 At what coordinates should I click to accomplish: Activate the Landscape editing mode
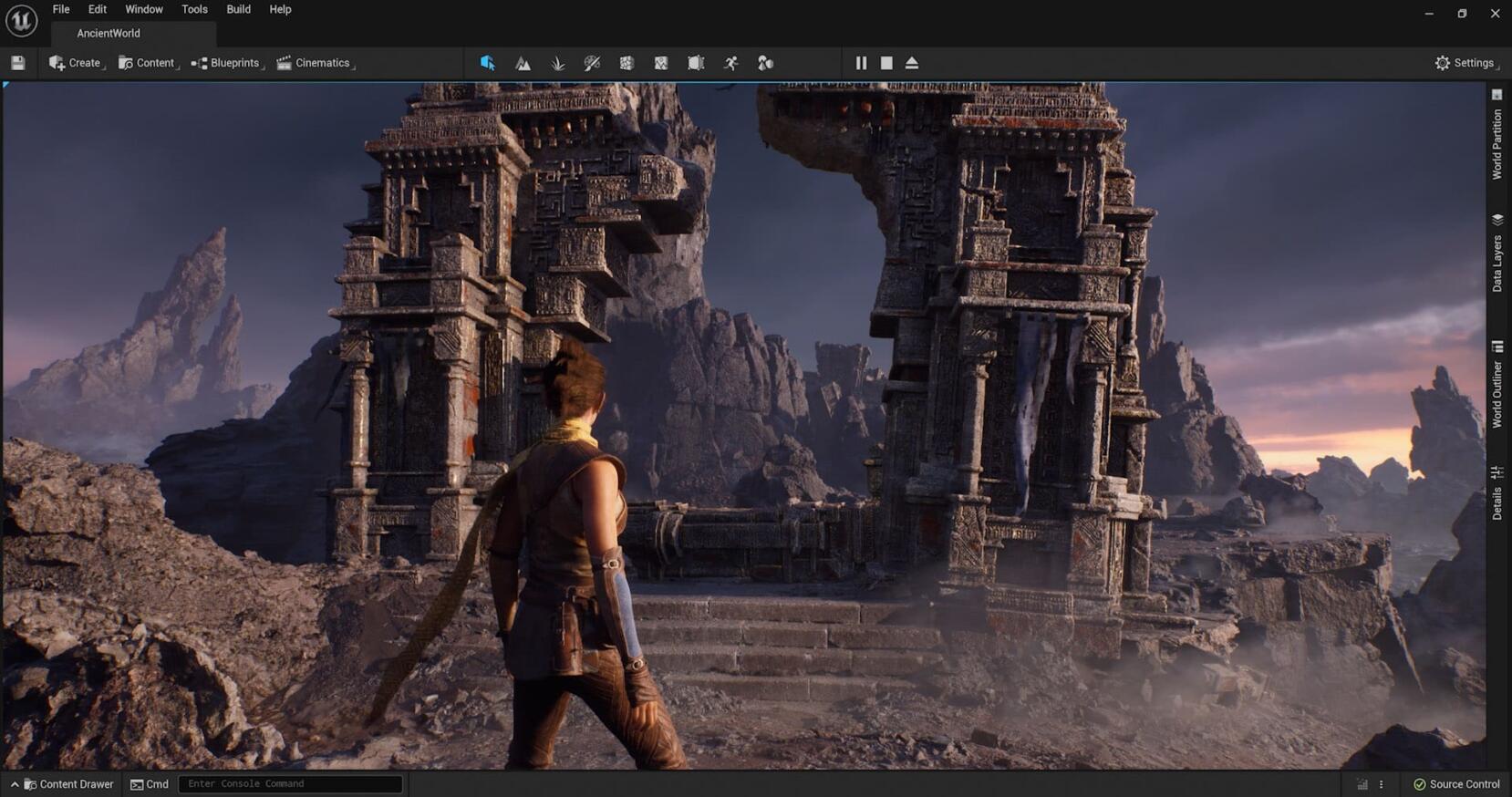523,63
